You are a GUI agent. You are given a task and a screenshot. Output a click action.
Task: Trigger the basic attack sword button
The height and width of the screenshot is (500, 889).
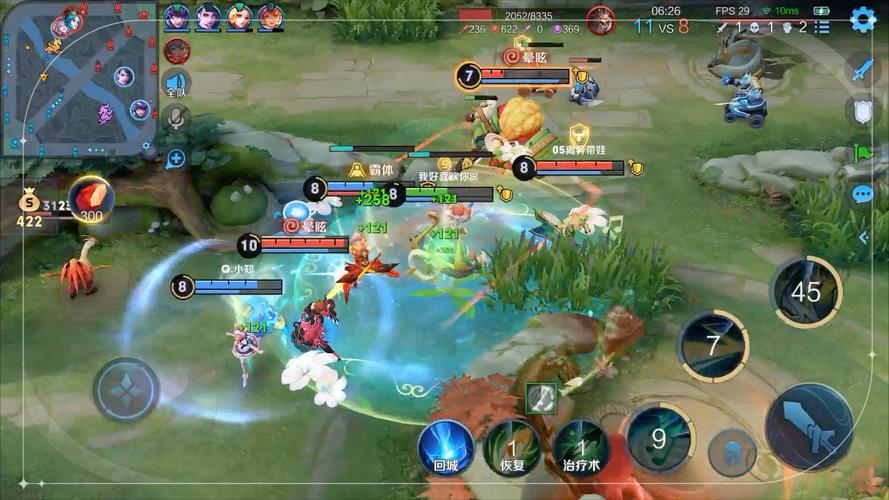(808, 426)
